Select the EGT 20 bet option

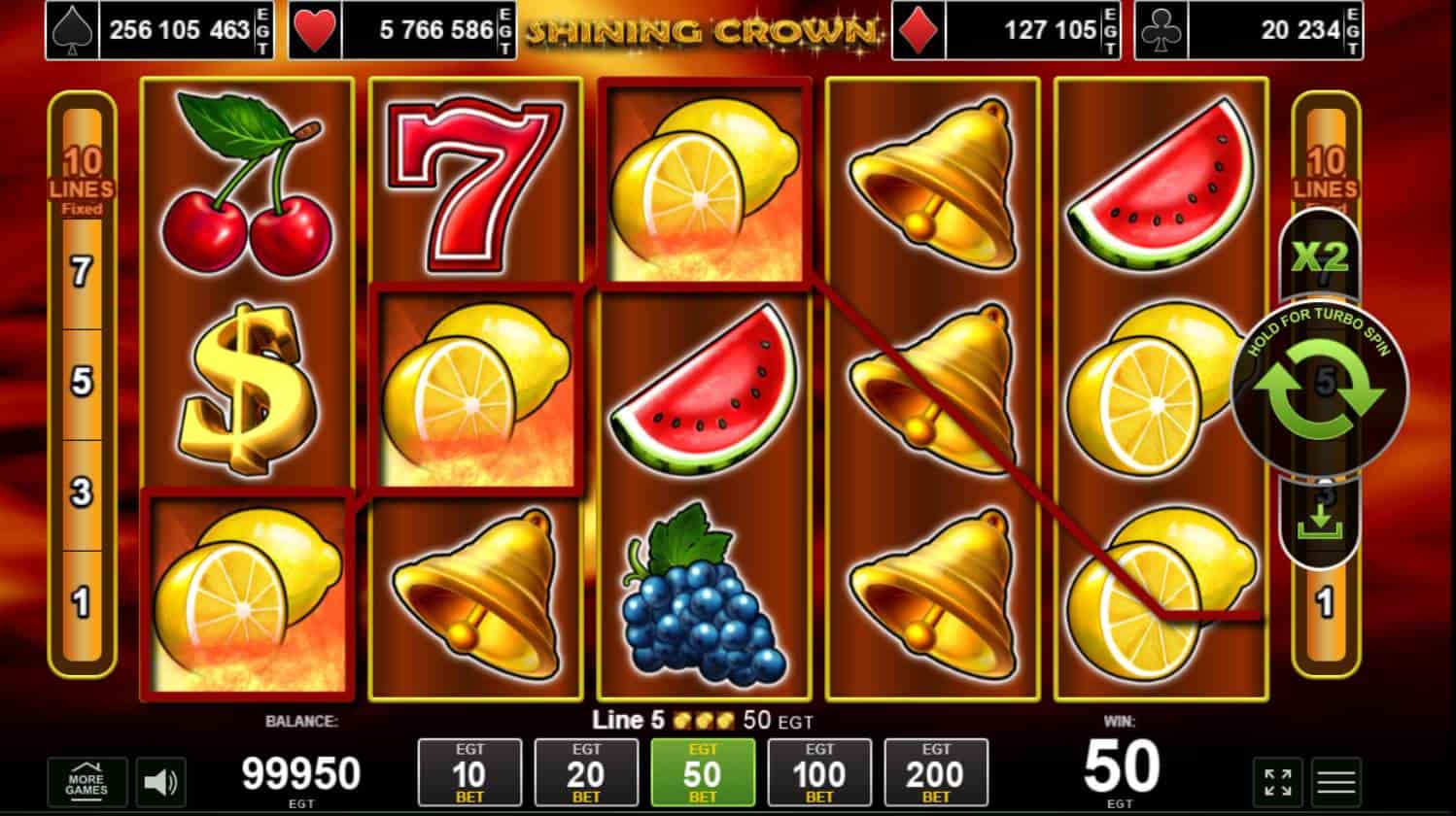[586, 772]
